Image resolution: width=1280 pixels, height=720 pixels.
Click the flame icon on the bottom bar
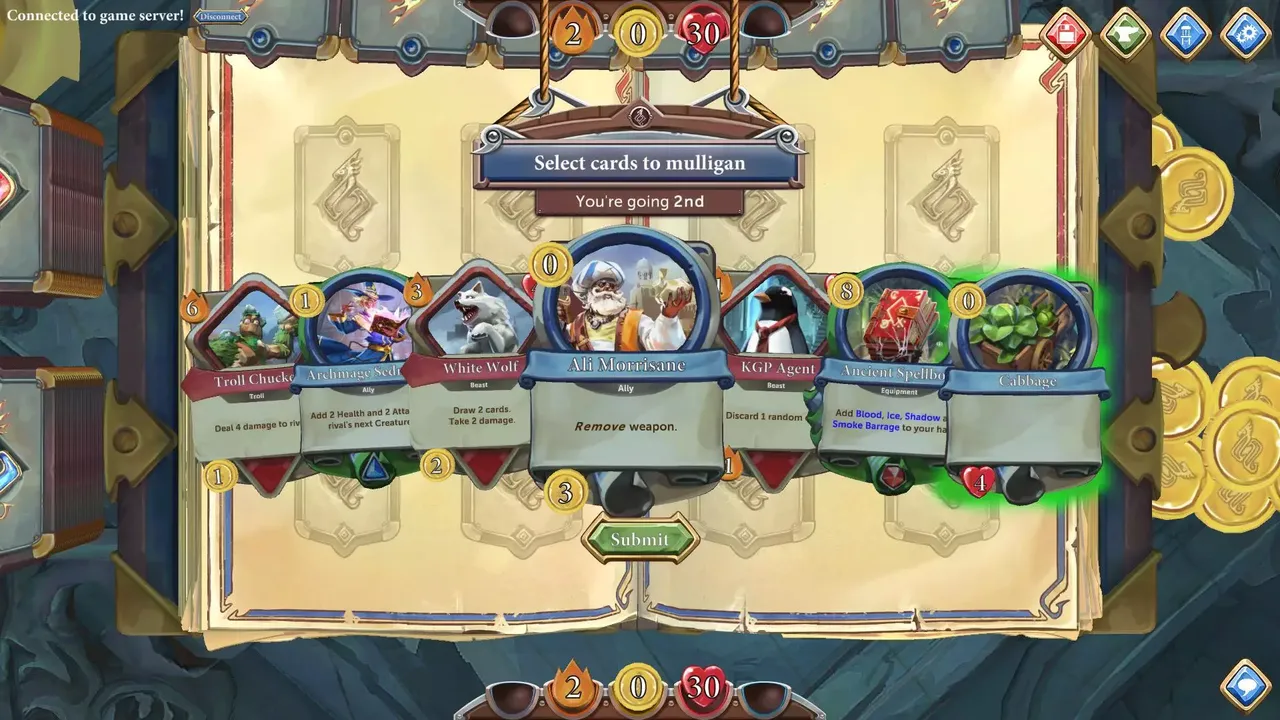pos(573,689)
